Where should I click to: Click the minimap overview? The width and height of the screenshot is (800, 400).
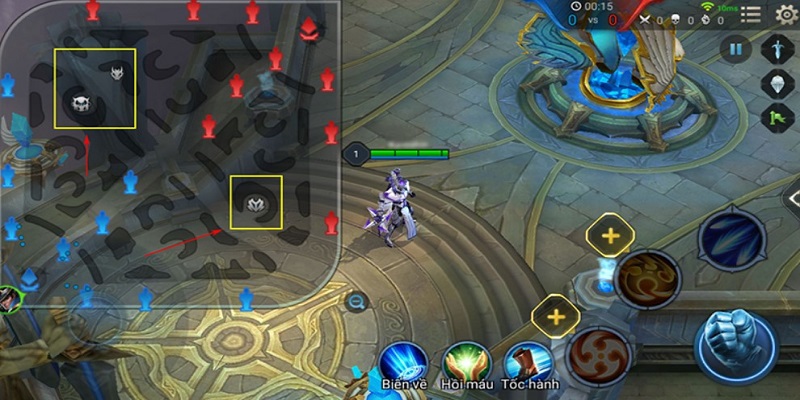tap(170, 150)
